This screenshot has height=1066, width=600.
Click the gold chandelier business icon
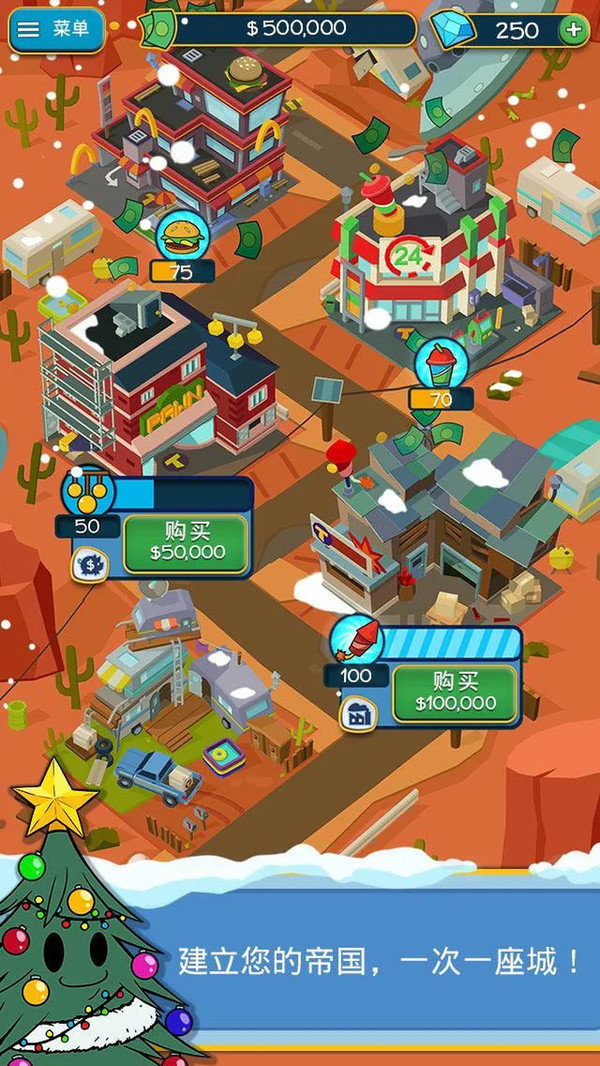pos(86,492)
